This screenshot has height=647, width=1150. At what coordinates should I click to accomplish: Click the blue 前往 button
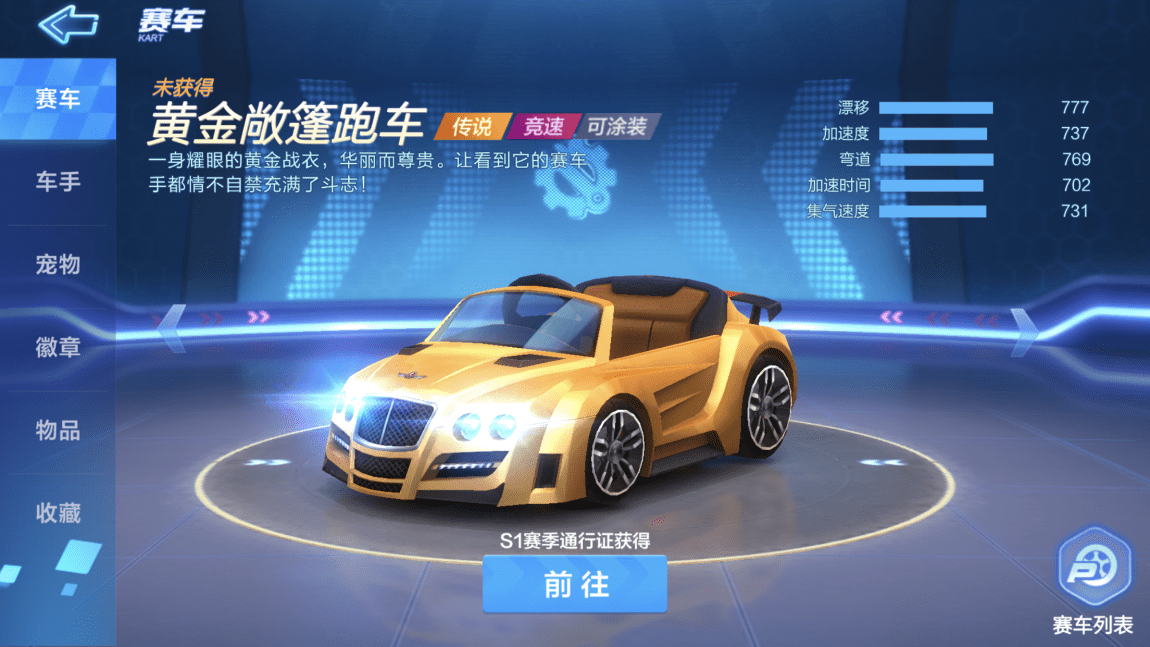pos(575,584)
